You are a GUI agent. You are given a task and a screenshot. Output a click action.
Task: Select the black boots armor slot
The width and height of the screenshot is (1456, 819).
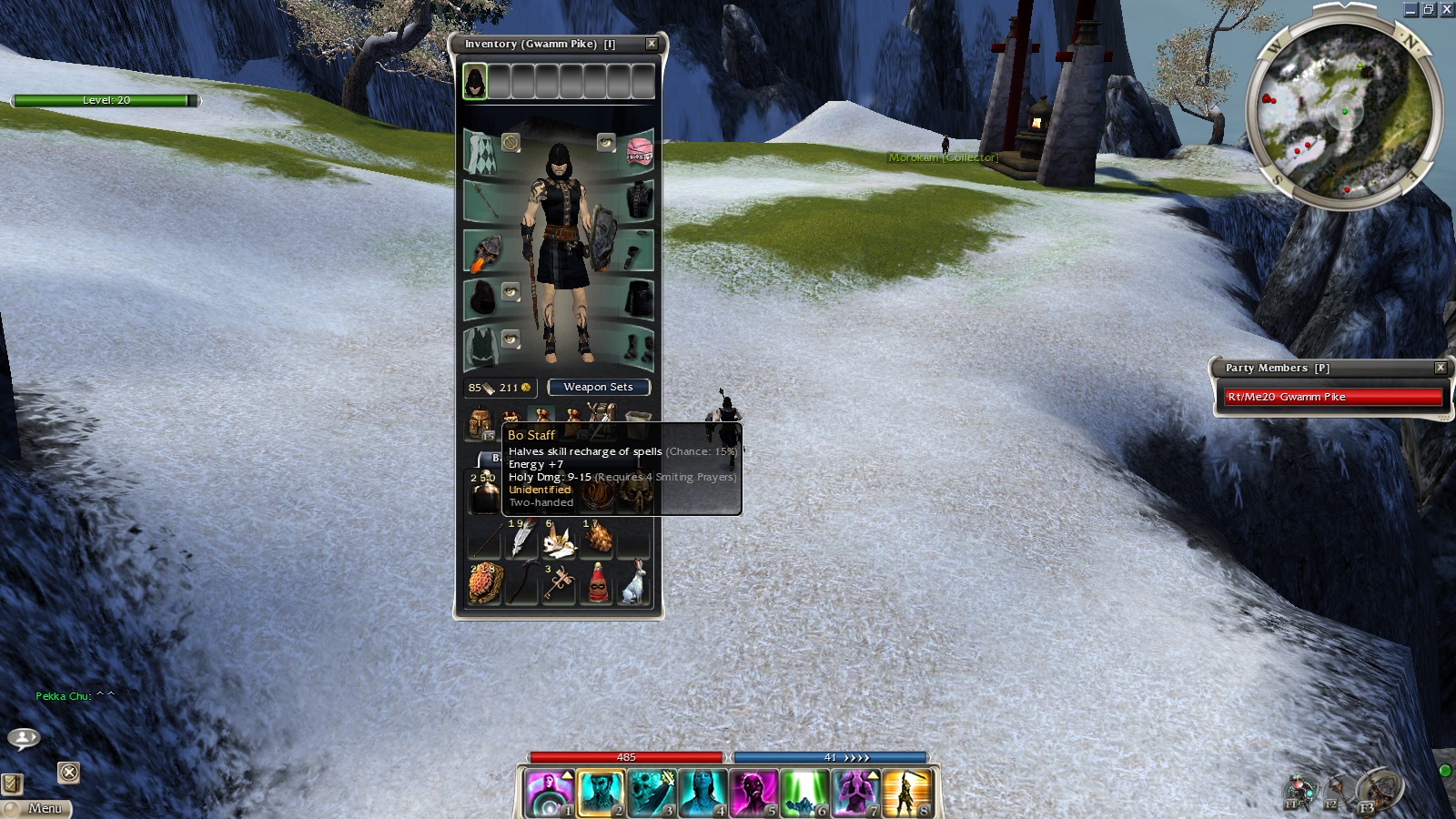(639, 348)
